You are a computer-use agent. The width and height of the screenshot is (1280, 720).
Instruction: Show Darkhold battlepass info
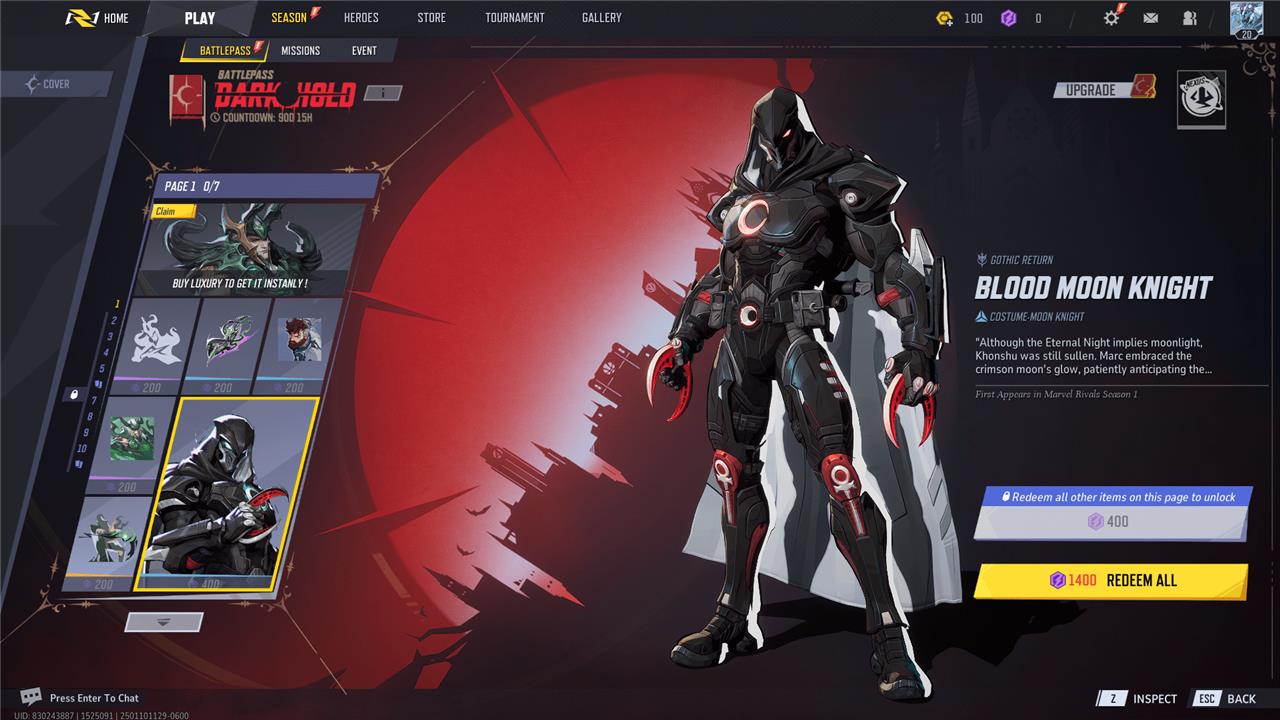[382, 93]
